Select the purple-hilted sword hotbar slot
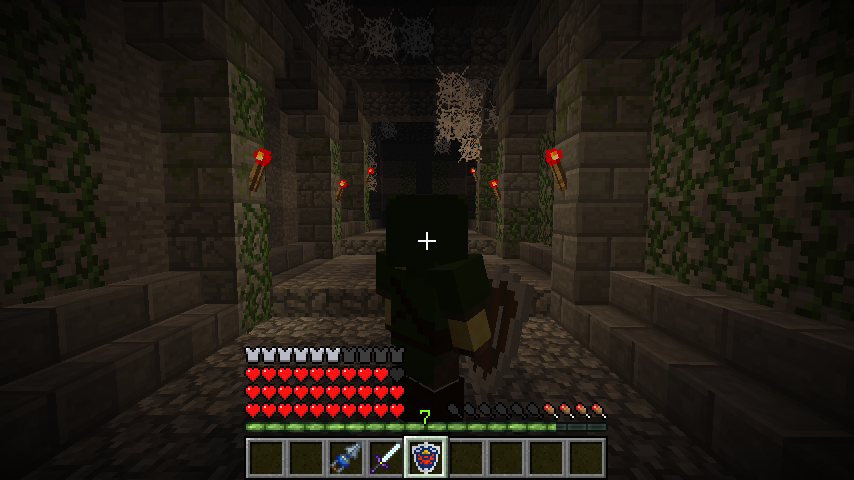 tap(385, 457)
